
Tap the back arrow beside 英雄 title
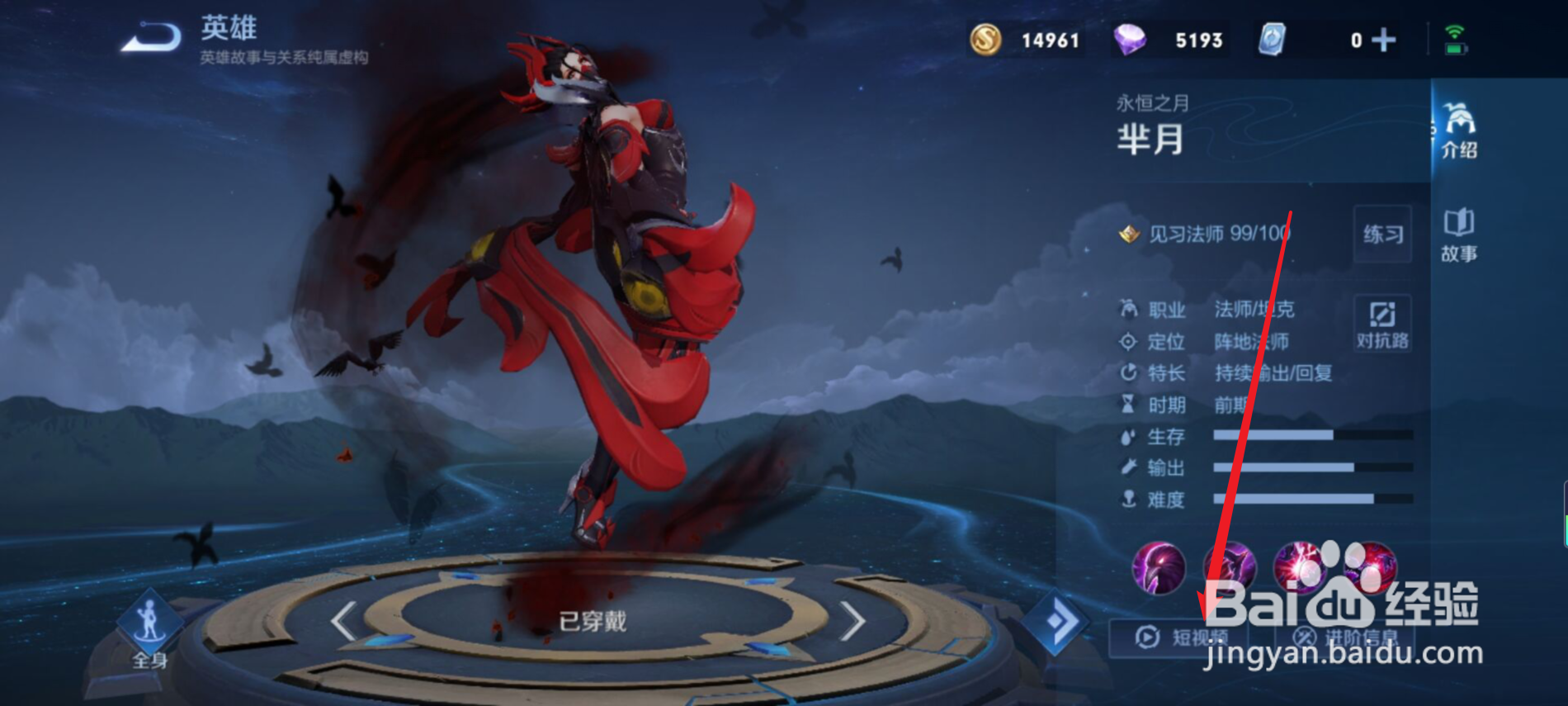(x=153, y=35)
